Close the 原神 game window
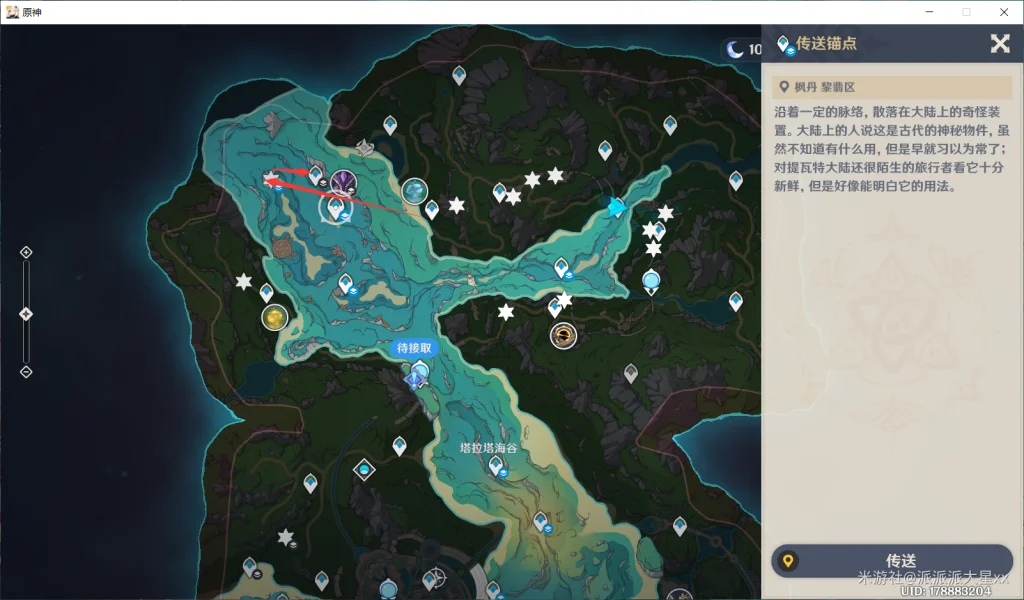This screenshot has width=1024, height=600. point(1004,12)
